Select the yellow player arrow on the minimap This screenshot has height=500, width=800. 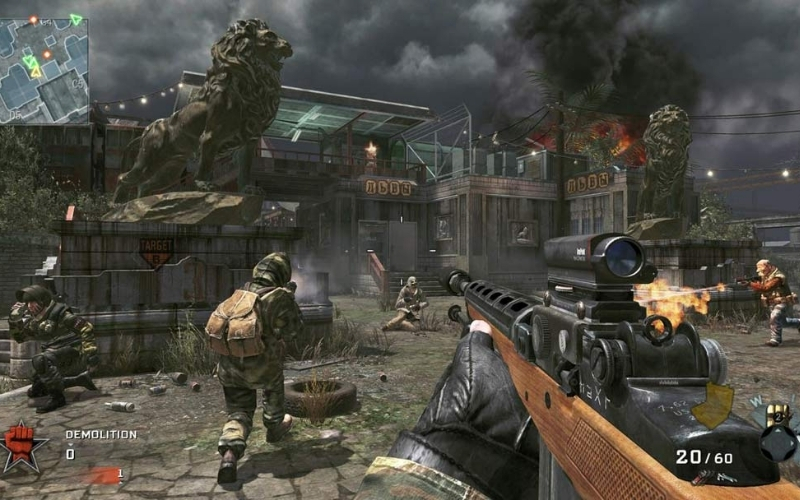[35, 69]
